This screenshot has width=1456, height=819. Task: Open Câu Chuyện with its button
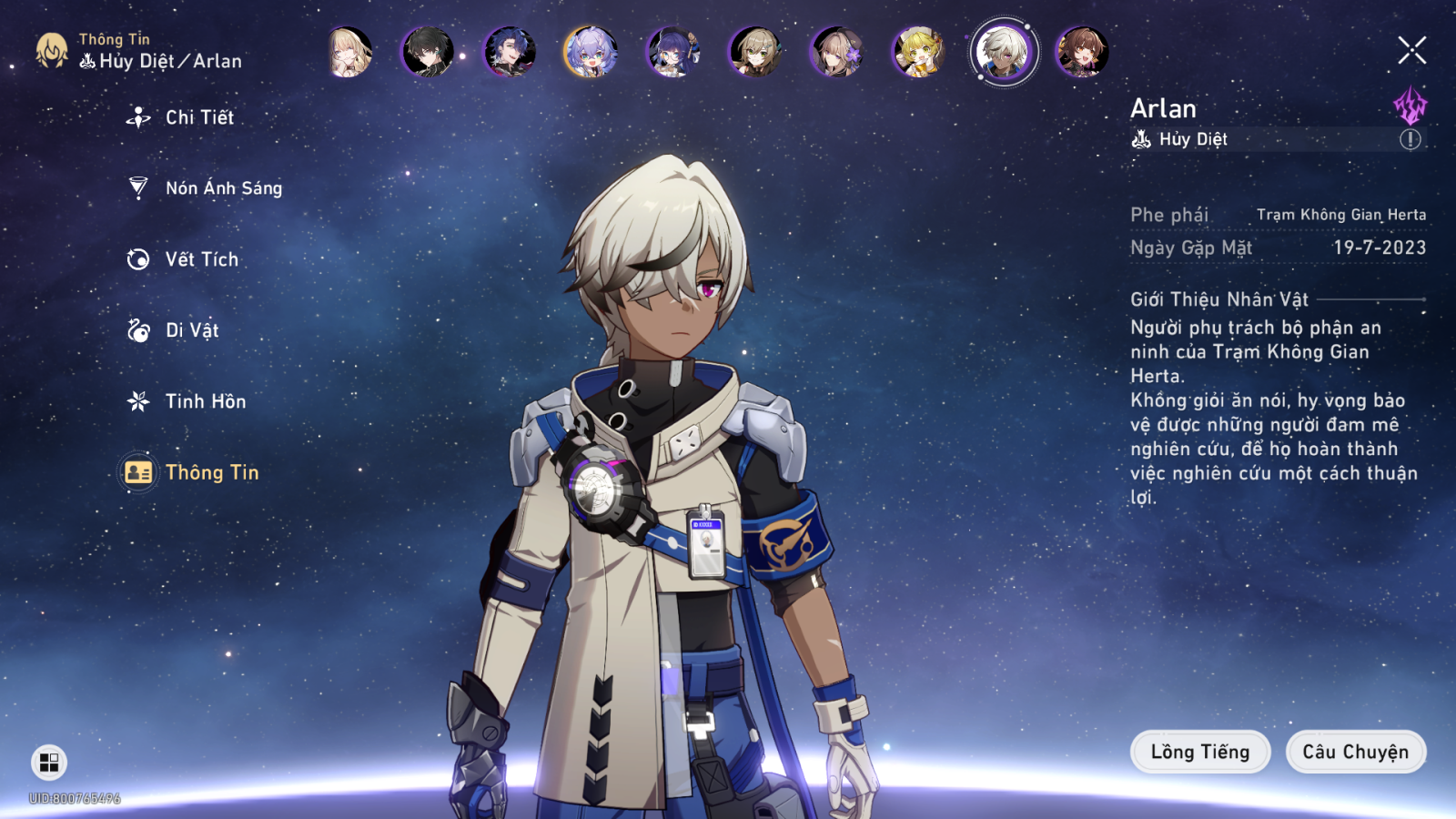click(x=1355, y=752)
